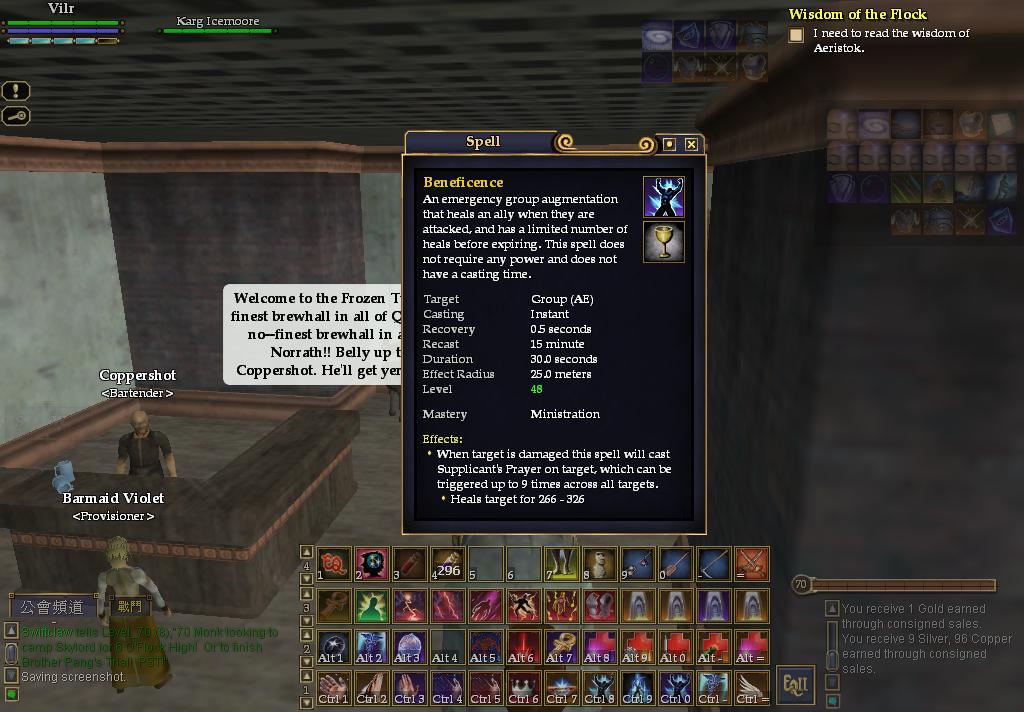This screenshot has height=712, width=1024.
Task: Use the item stack showing 296
Action: [x=448, y=564]
